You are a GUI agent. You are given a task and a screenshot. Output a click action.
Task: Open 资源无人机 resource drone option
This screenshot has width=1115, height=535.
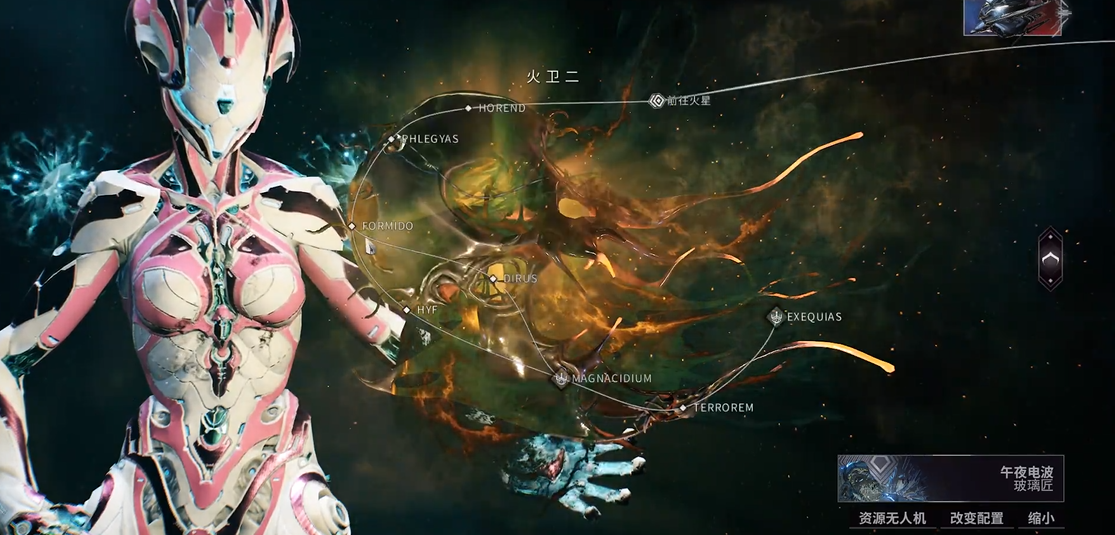(x=893, y=518)
